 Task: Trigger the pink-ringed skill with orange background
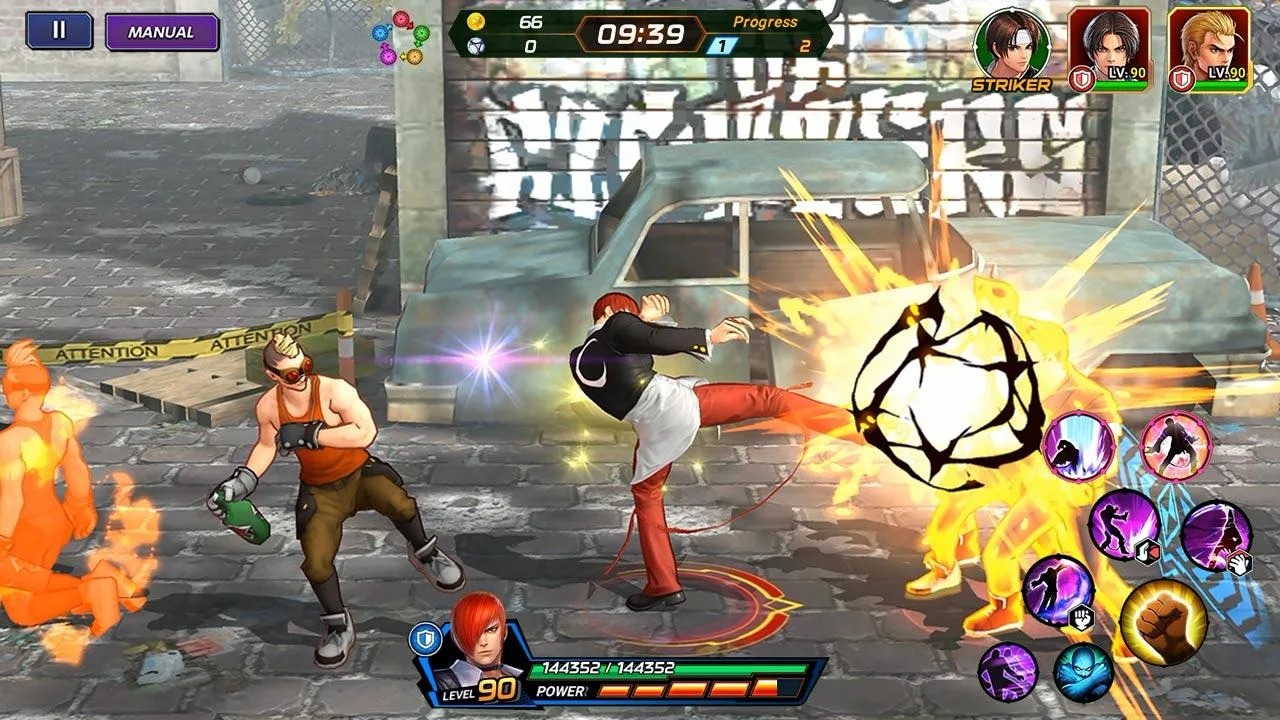point(1176,446)
